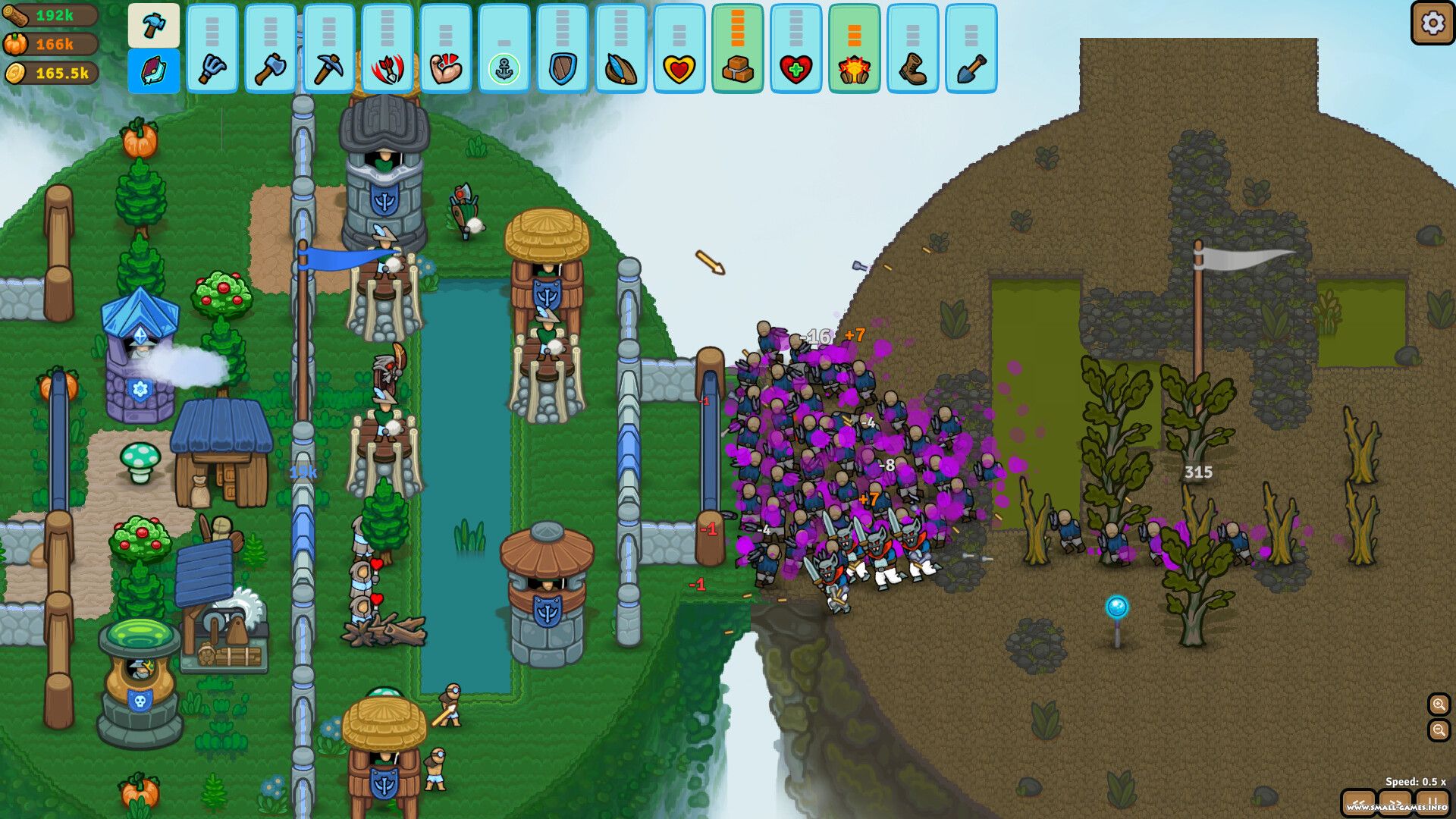Pick the feathered archer hat card

[621, 49]
